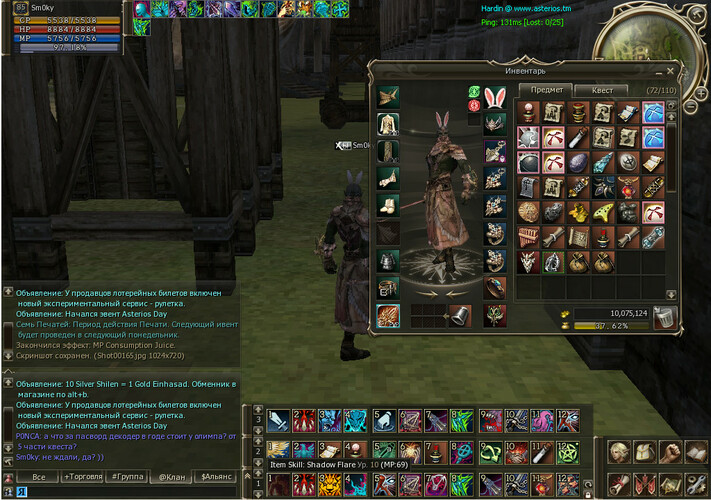Select the ocarina item in inventory
711x500 pixels.
(602, 212)
